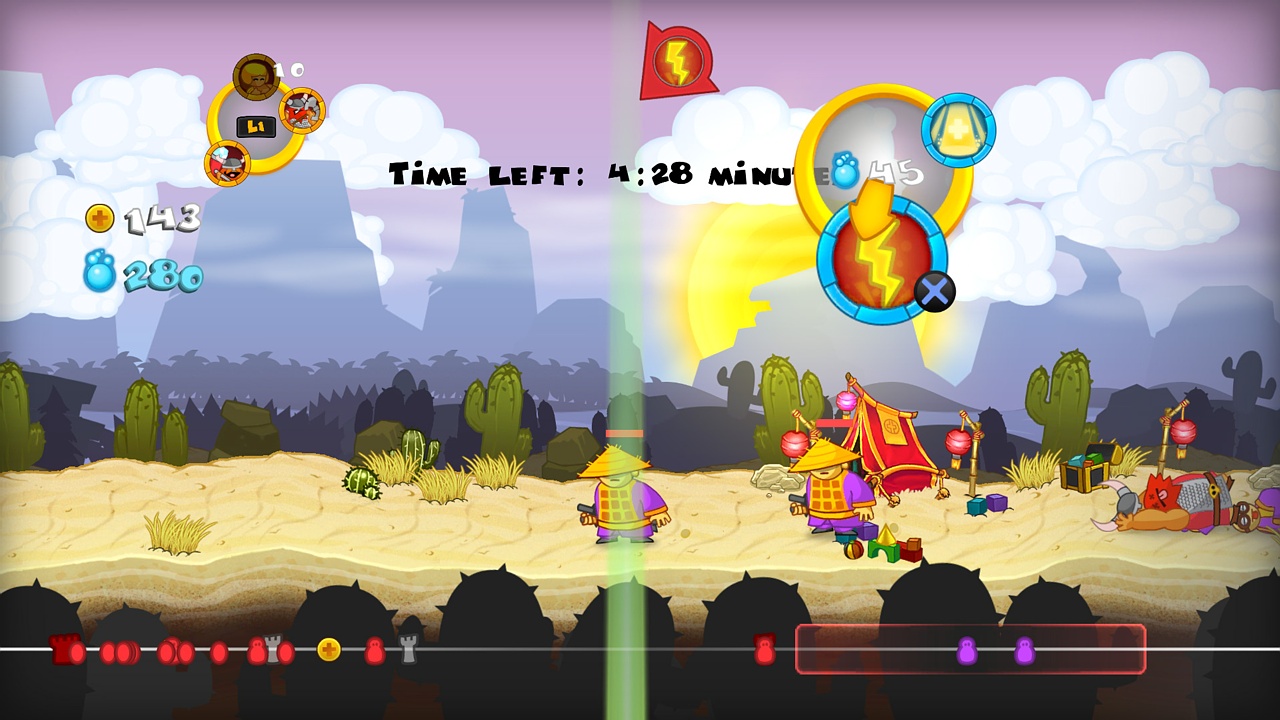
Task: Click the gold coin marker on the minimap
Action: (330, 648)
